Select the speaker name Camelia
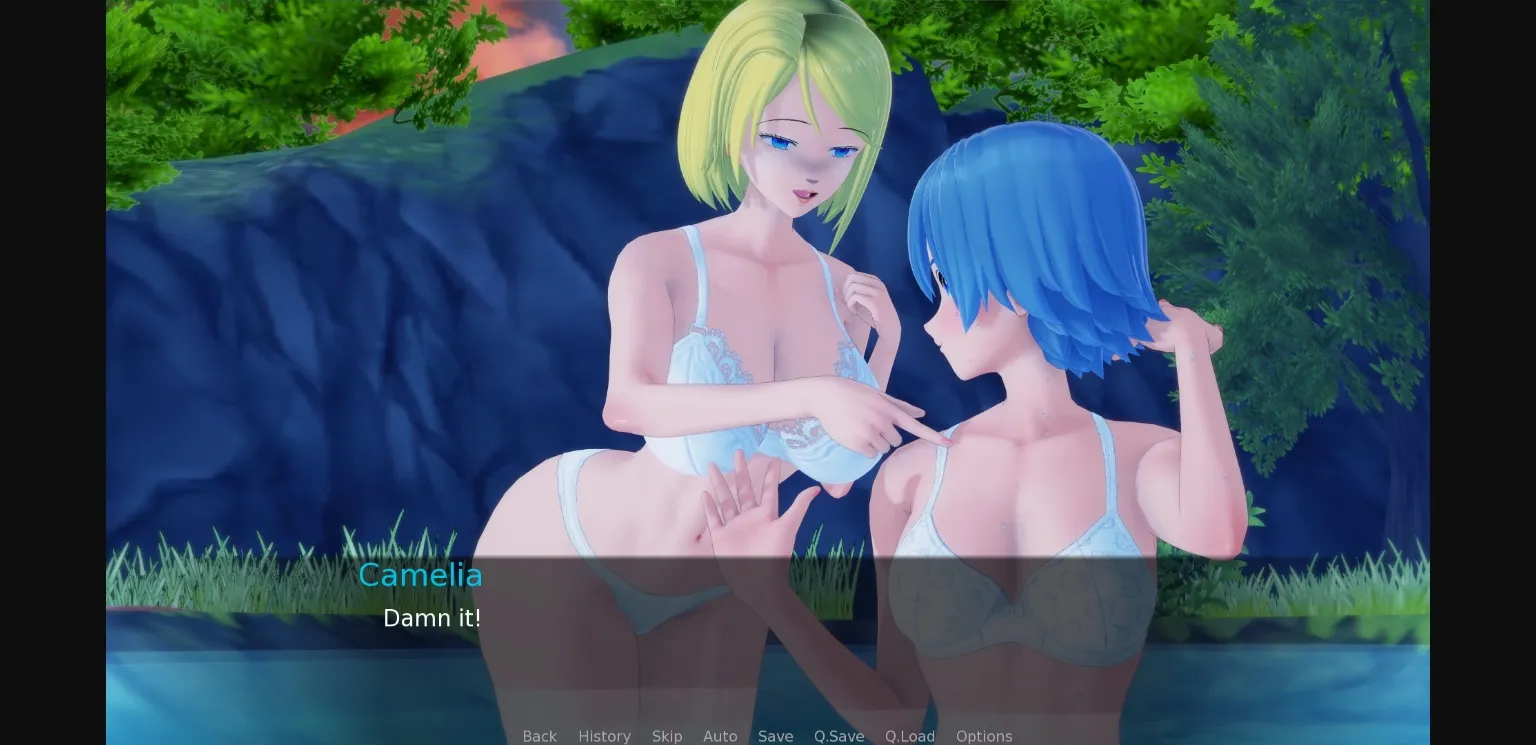The image size is (1536, 745). (420, 575)
